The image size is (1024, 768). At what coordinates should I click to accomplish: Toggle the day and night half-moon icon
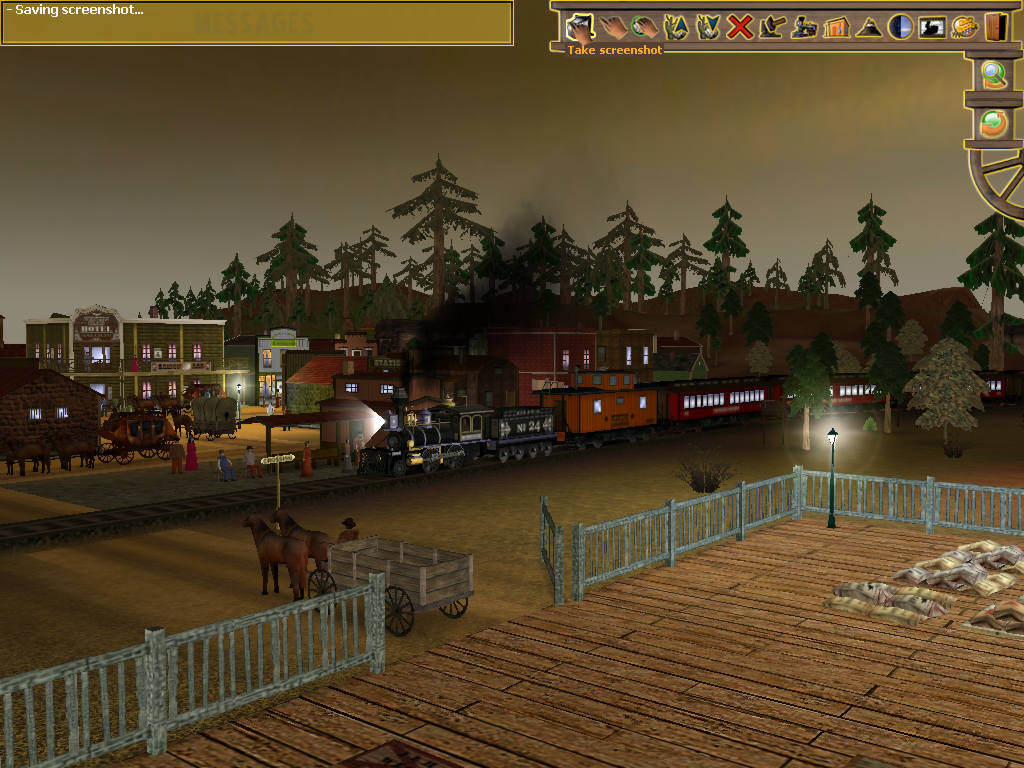point(900,26)
